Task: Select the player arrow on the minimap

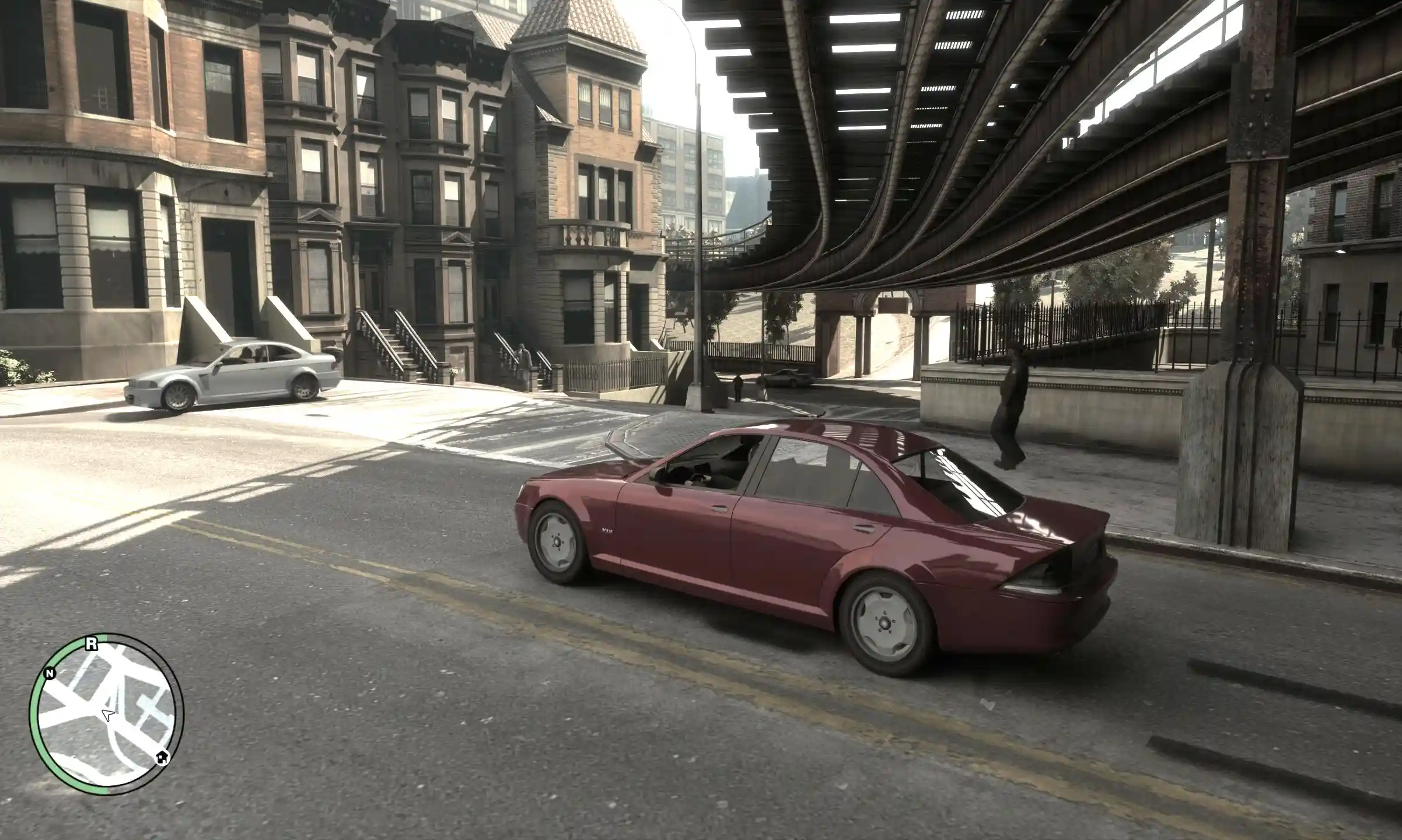Action: [x=107, y=715]
